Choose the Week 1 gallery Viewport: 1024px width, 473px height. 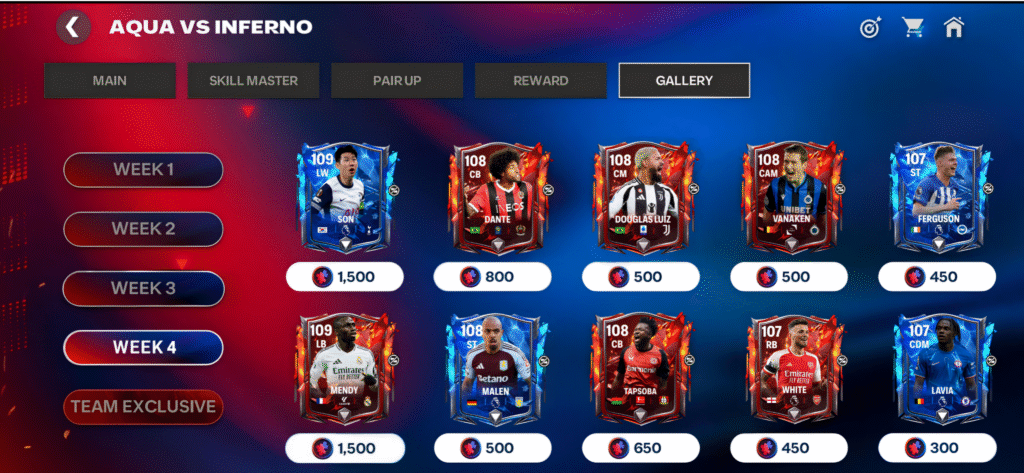click(x=143, y=169)
